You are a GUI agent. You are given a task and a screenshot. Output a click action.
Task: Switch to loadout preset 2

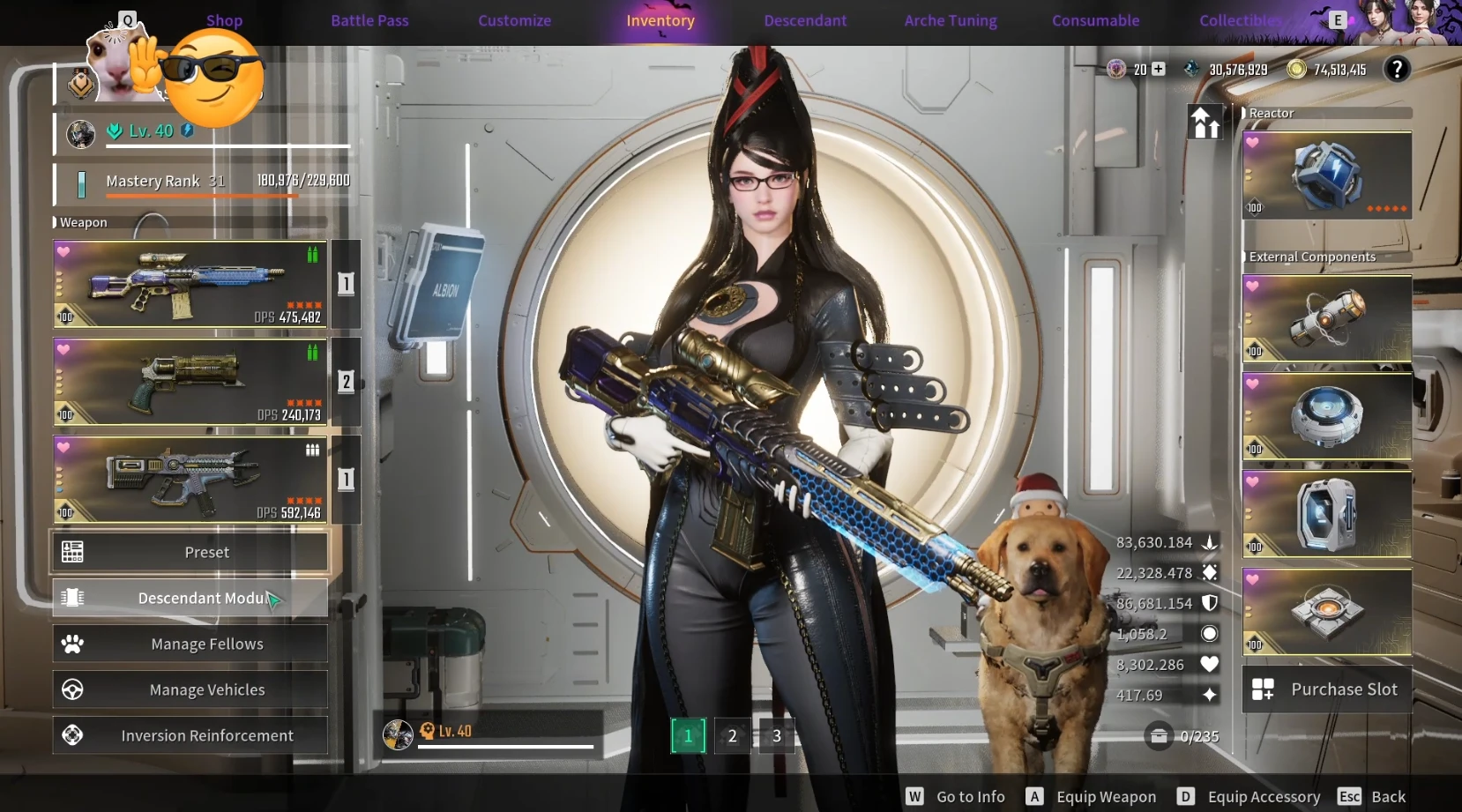(732, 736)
